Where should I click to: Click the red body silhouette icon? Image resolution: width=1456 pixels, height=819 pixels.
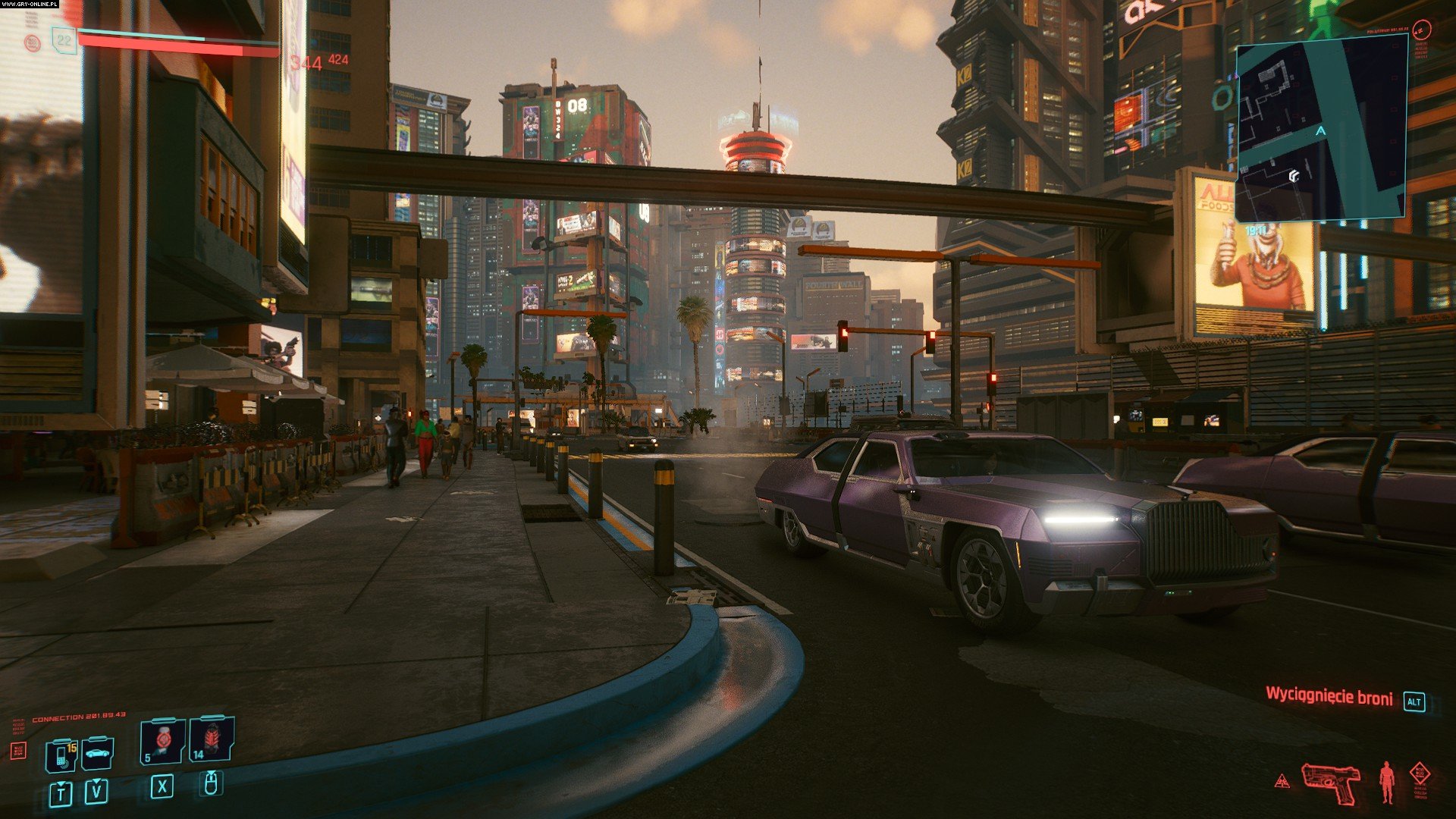pos(1387,782)
